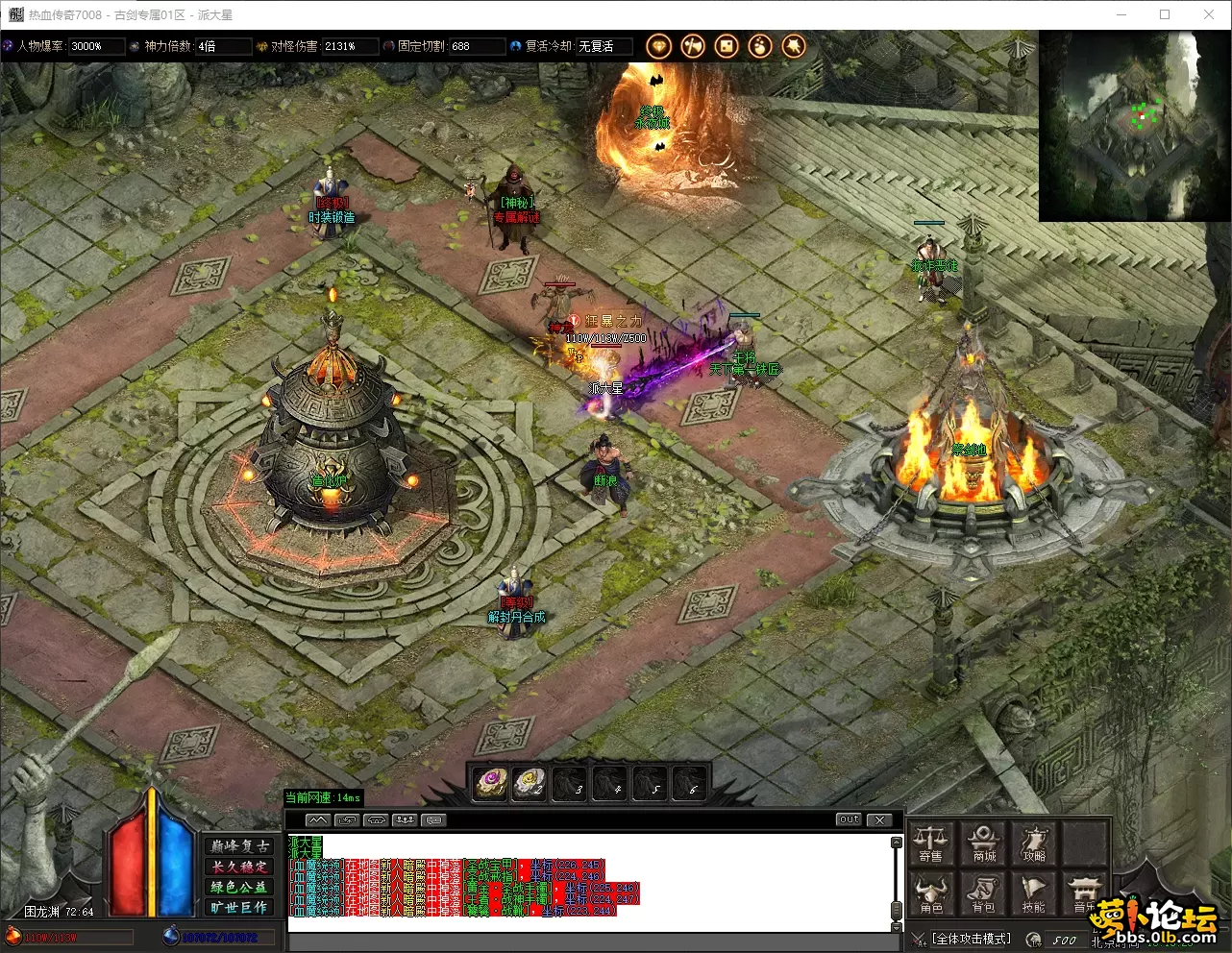Viewport: 1232px width, 953px height.
Task: Click the crossed axes icon
Action: [x=692, y=46]
